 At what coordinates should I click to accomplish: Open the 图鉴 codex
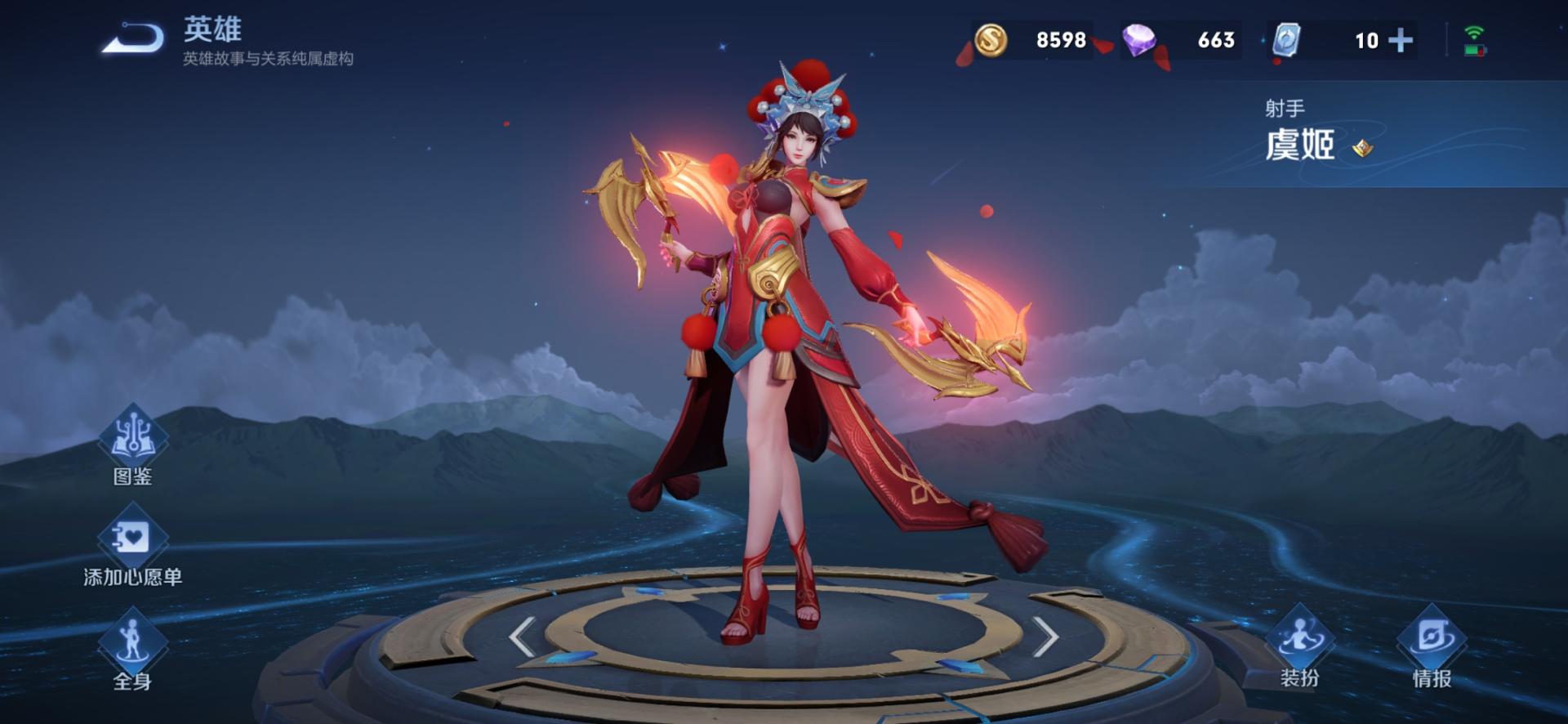[132, 445]
